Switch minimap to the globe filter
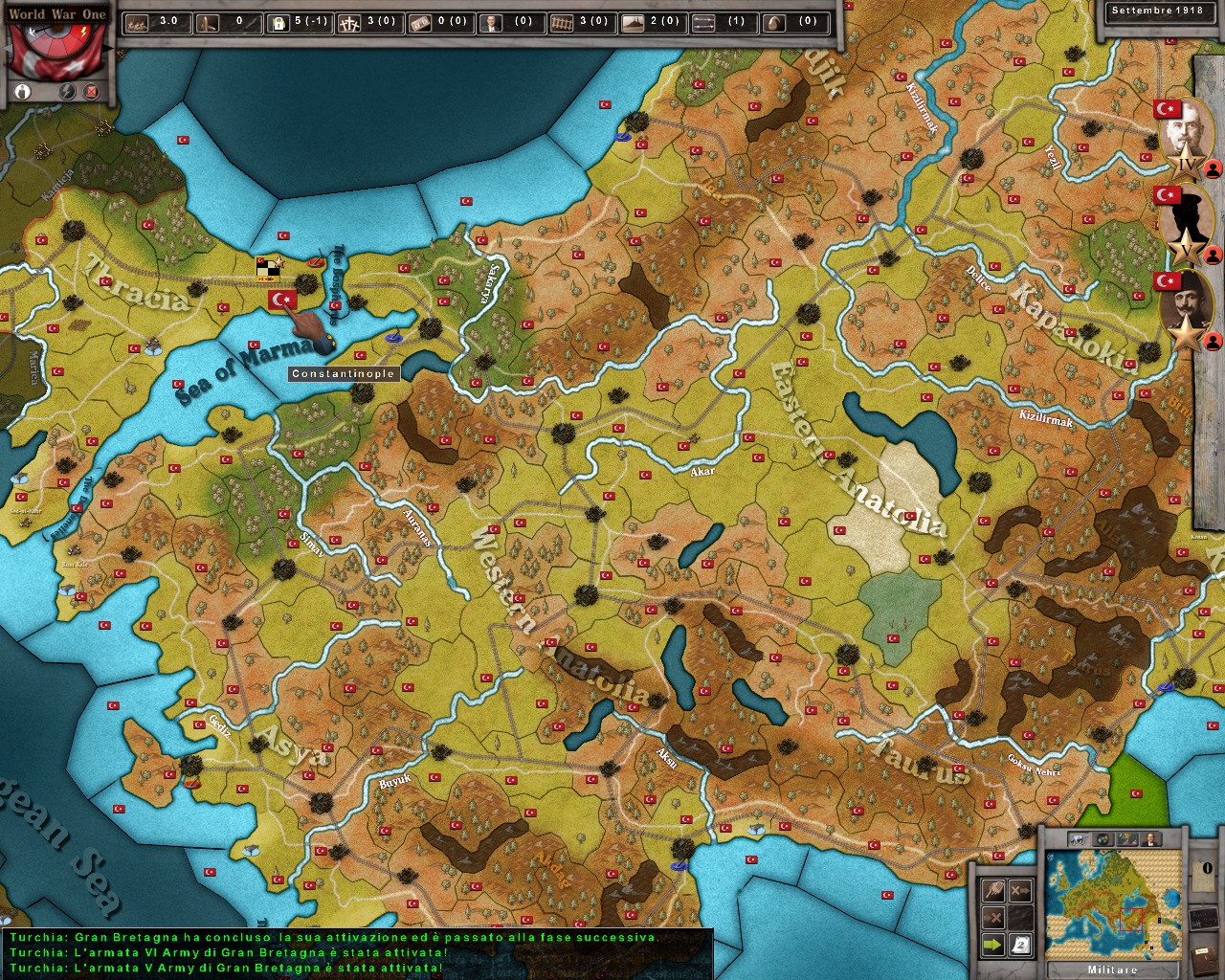 coord(1101,839)
